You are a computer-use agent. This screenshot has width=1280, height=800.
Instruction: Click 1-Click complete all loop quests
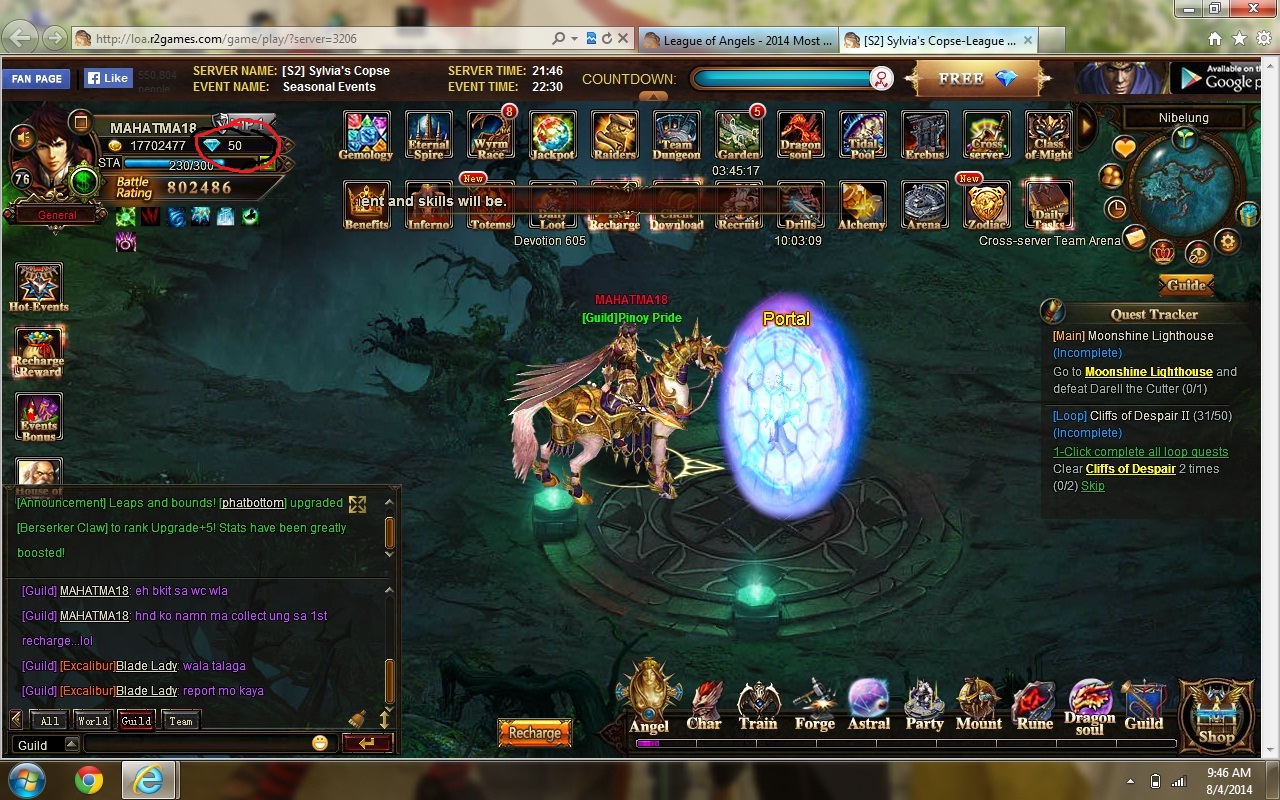coord(1140,452)
